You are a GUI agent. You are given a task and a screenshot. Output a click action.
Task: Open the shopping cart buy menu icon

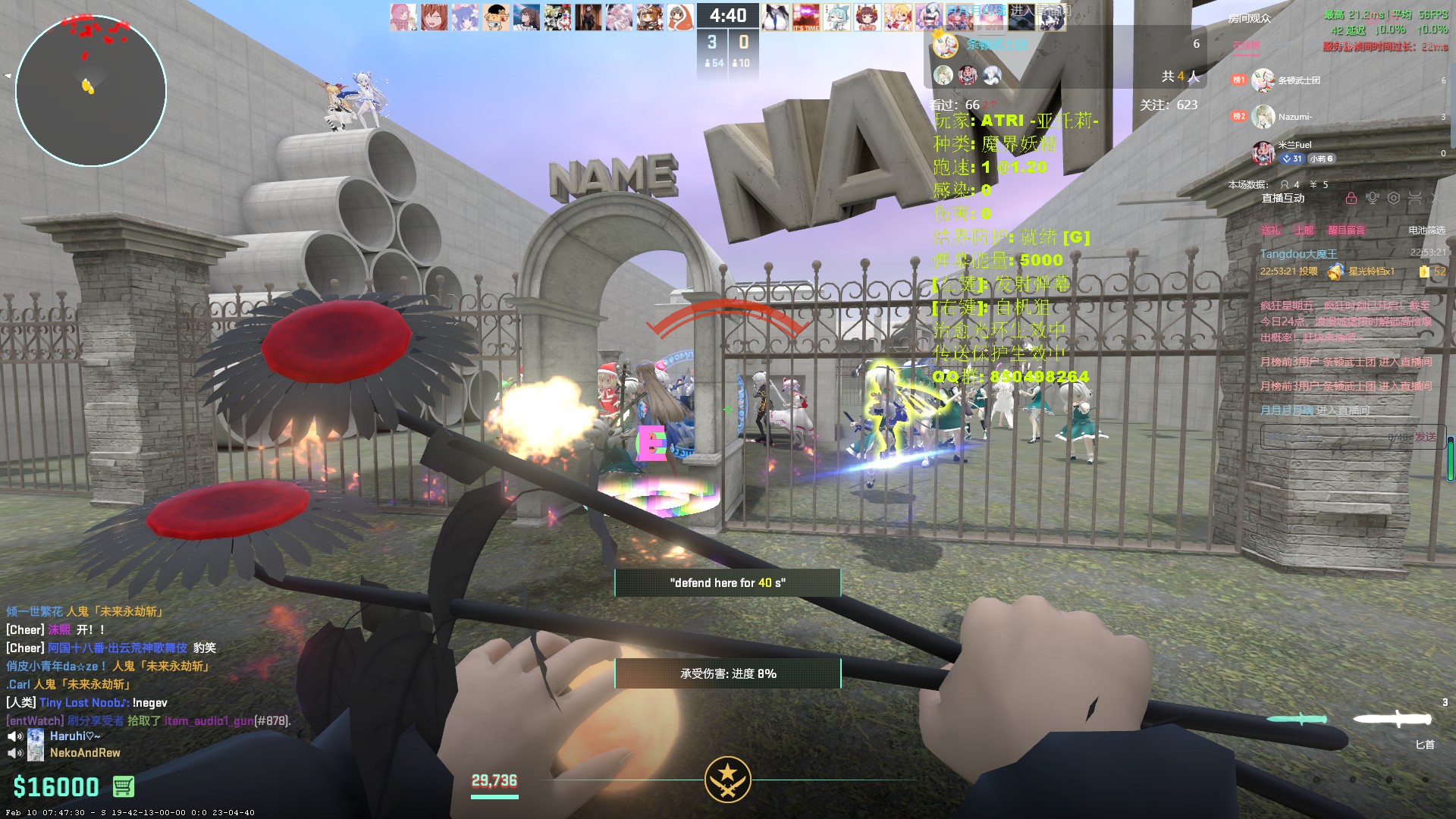click(x=124, y=786)
